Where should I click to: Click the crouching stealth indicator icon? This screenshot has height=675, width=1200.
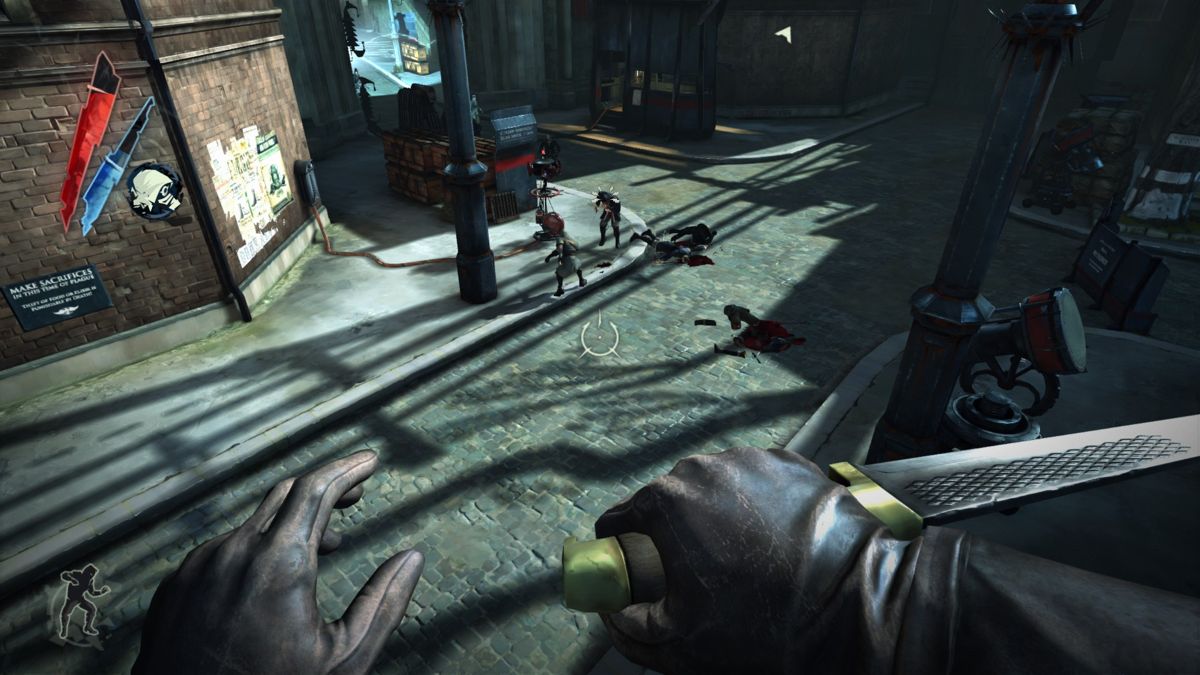click(x=83, y=601)
